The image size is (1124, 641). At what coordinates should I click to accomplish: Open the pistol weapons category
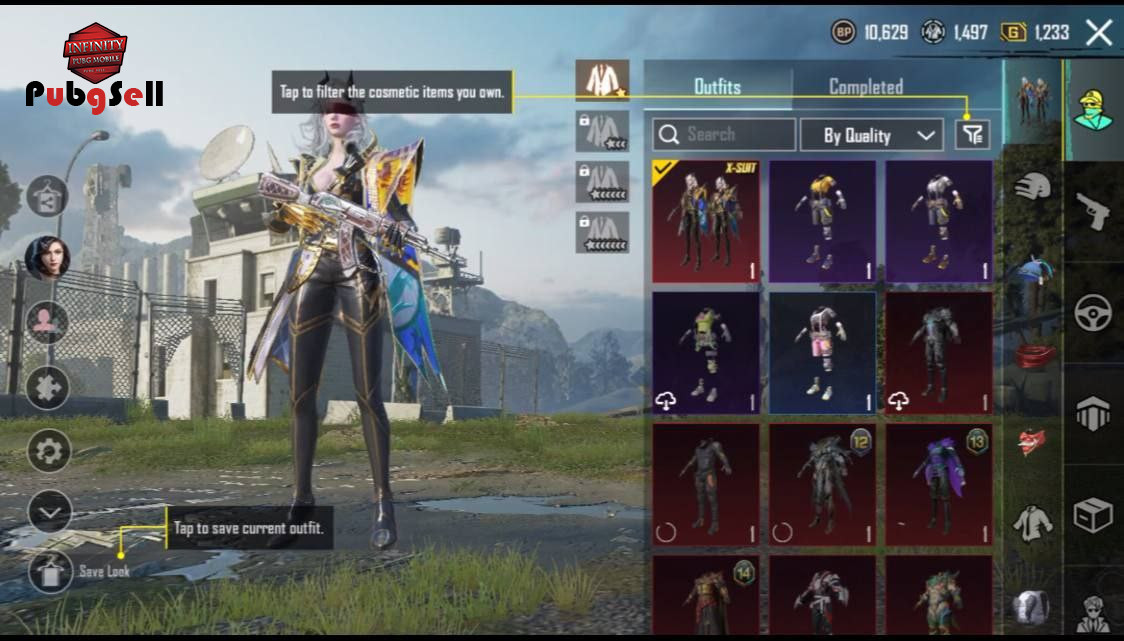coord(1093,211)
